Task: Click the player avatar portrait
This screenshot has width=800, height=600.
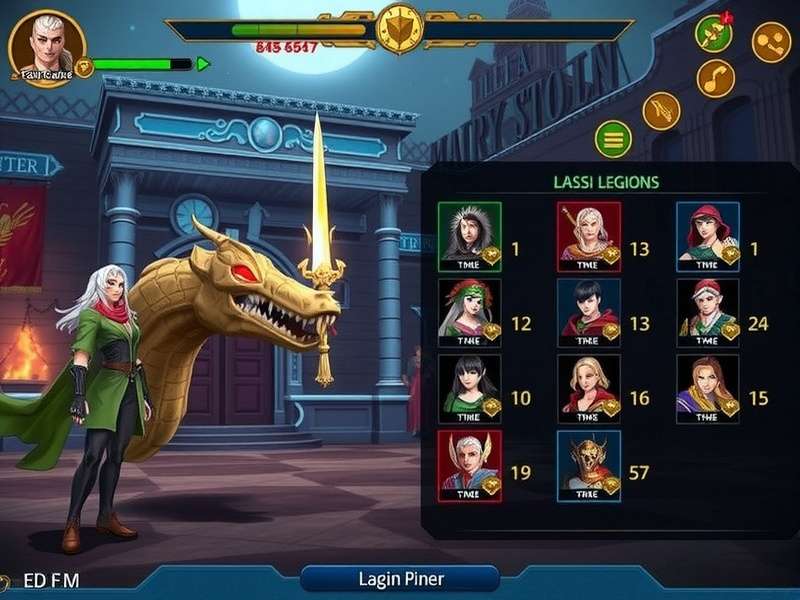Action: click(x=46, y=46)
